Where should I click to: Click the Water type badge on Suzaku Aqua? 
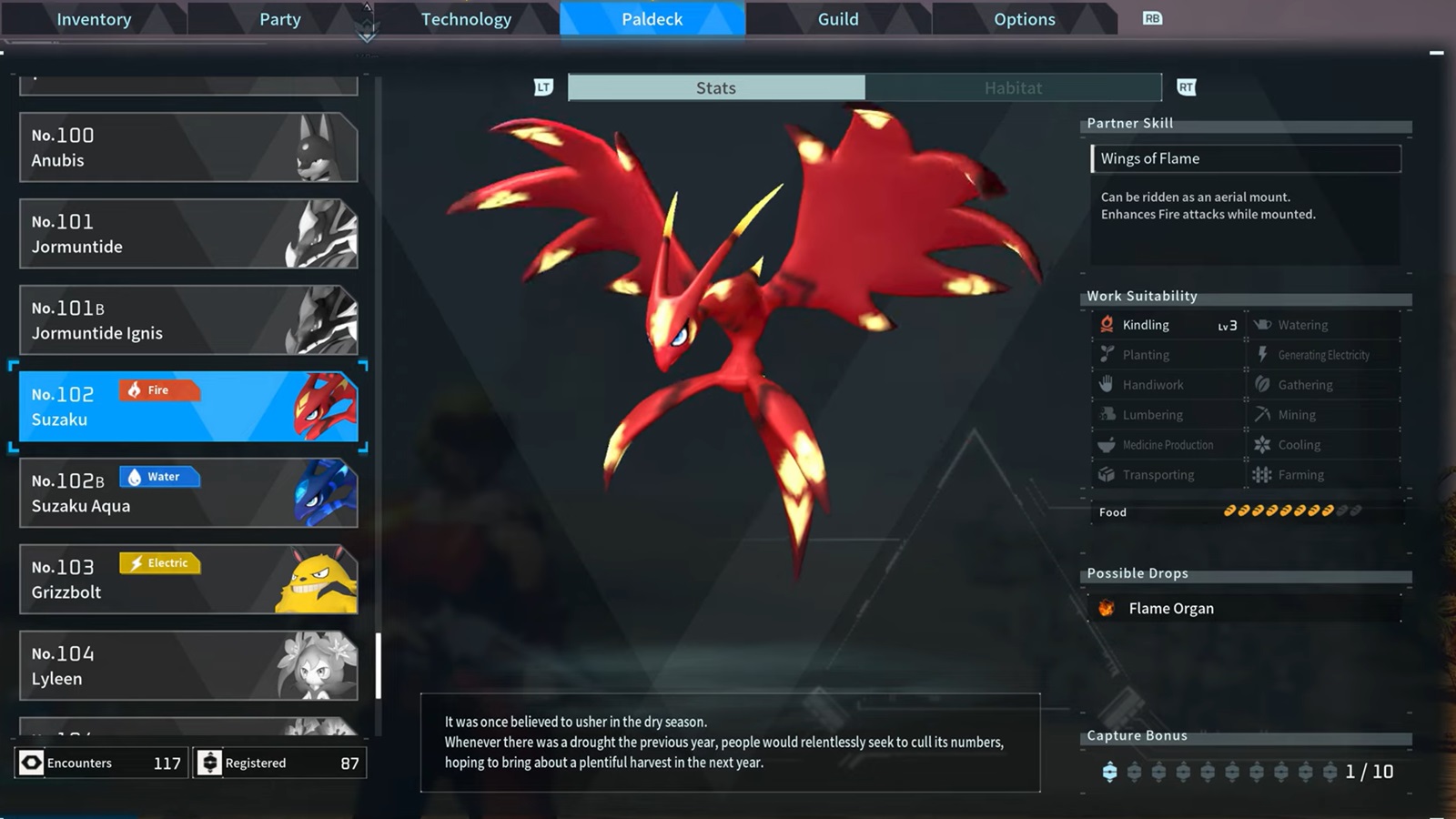click(x=159, y=476)
